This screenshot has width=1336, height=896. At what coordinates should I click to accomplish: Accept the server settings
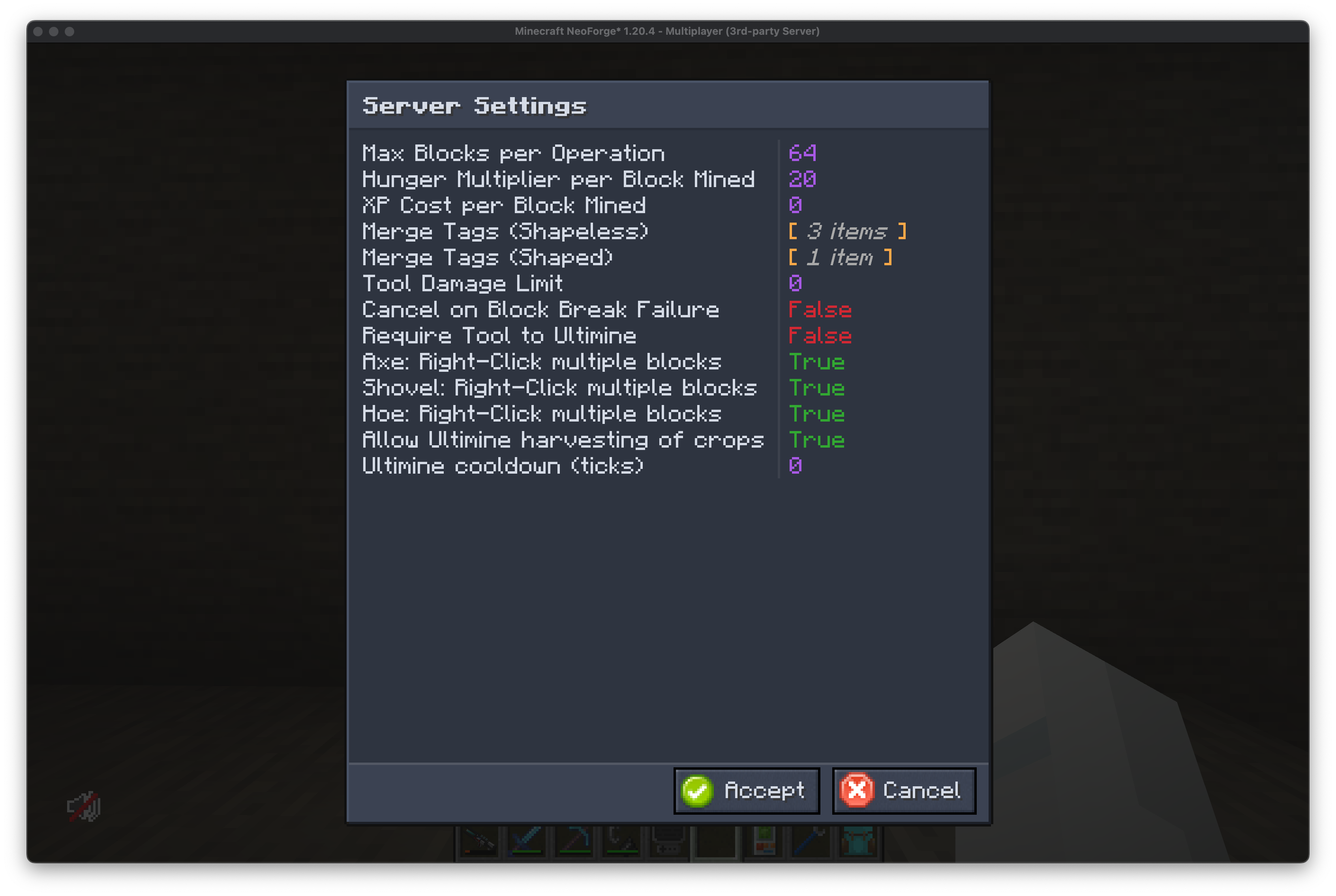click(x=746, y=791)
